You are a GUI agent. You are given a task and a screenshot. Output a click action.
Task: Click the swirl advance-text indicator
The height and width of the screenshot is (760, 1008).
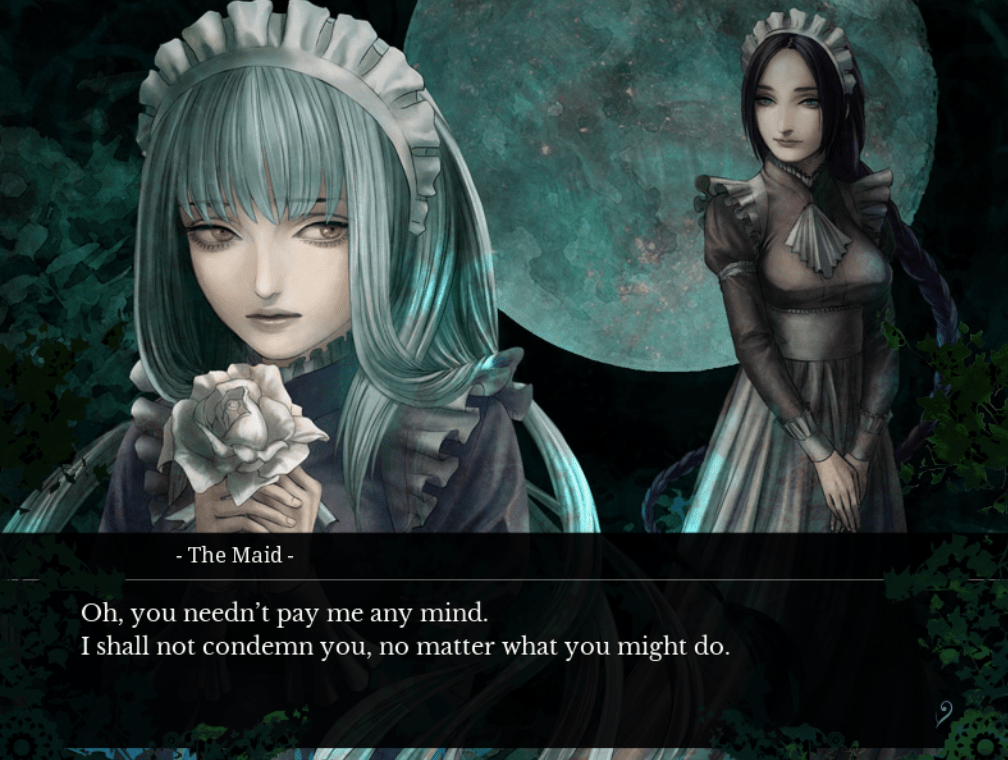pos(942,713)
